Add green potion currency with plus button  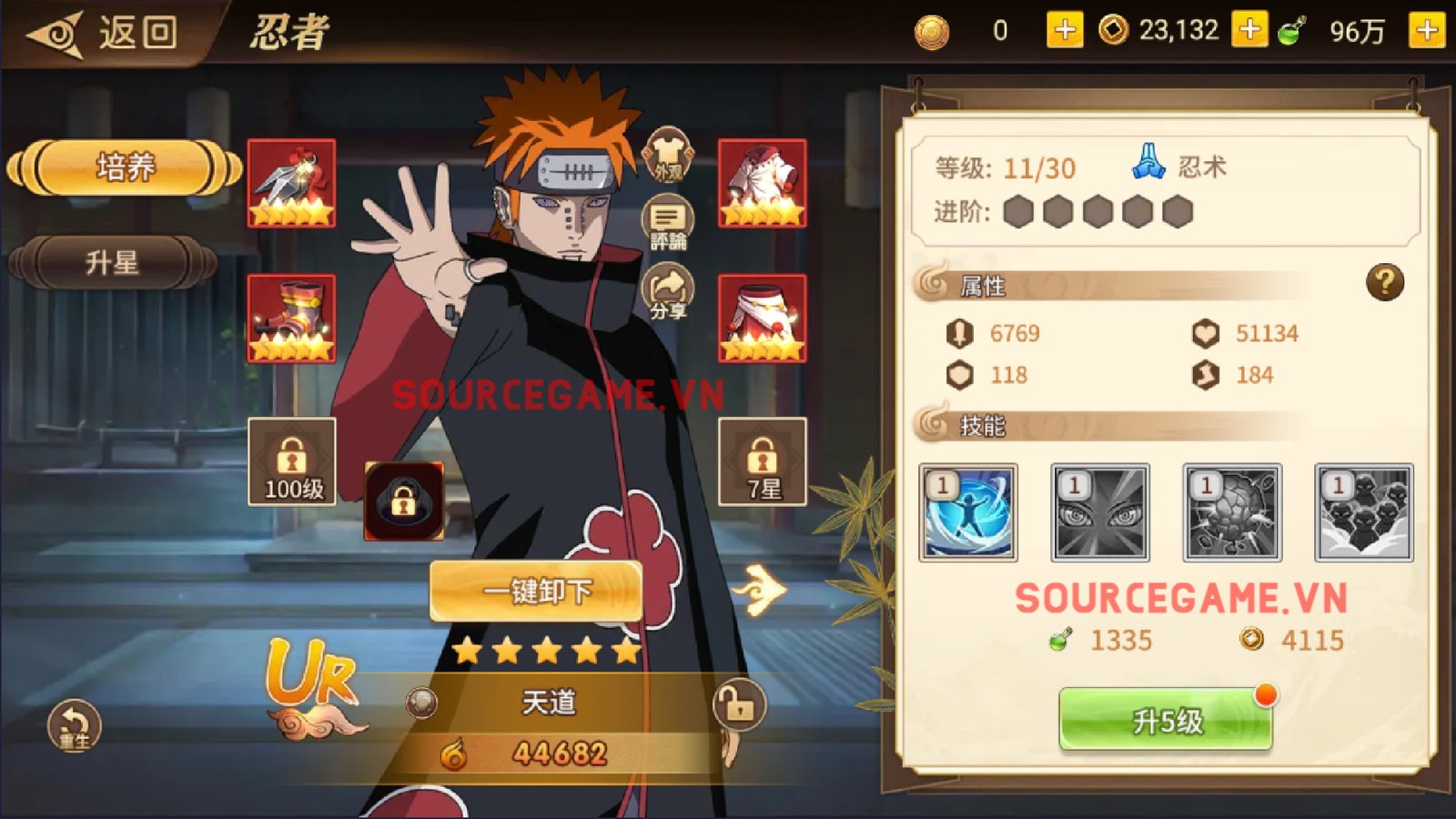pyautogui.click(x=1426, y=31)
